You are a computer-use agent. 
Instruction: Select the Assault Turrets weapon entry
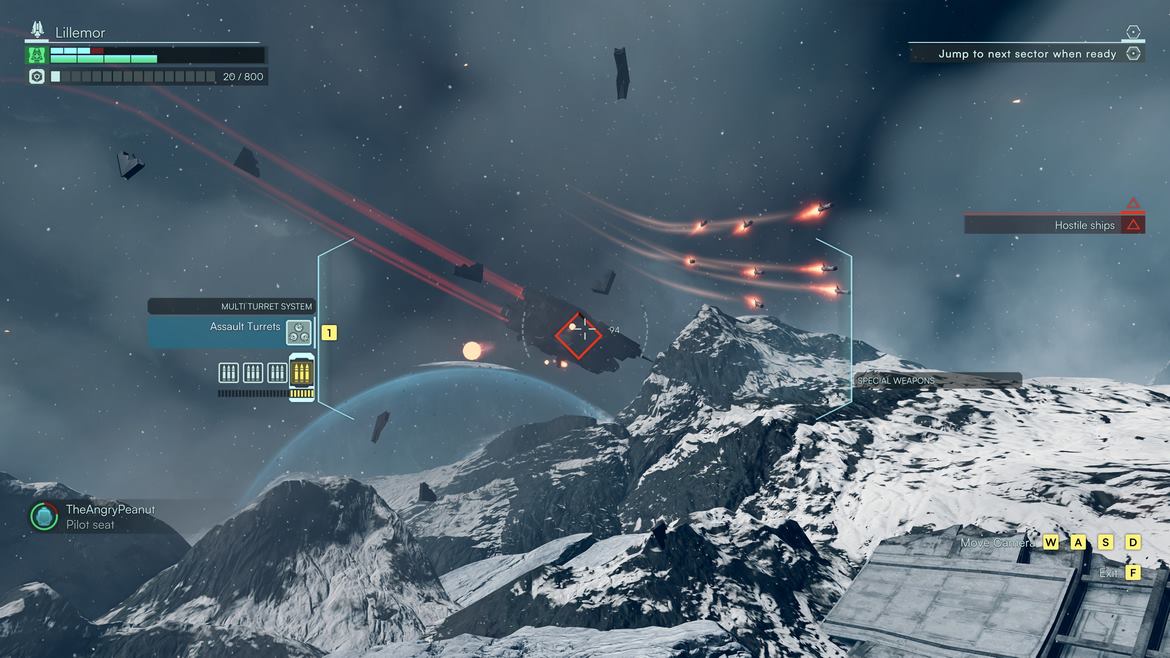[231, 331]
